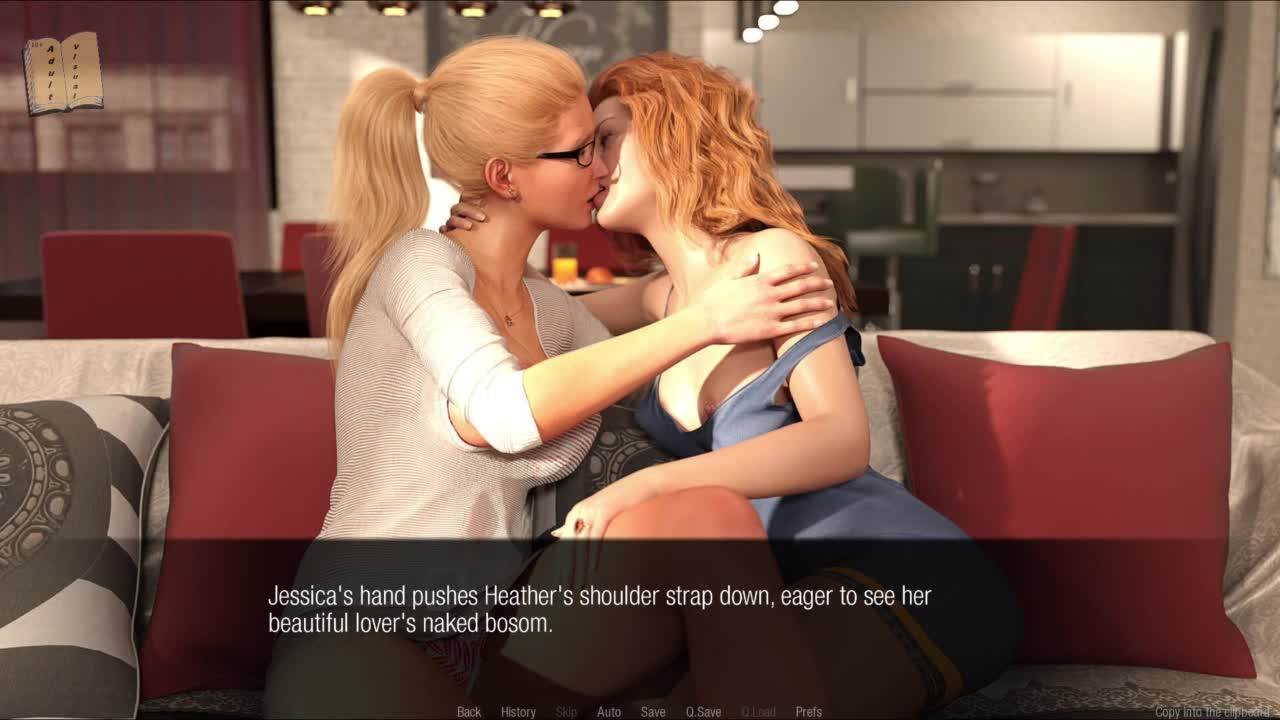Open the Prefs settings menu
Image resolution: width=1280 pixels, height=720 pixels.
tap(809, 712)
